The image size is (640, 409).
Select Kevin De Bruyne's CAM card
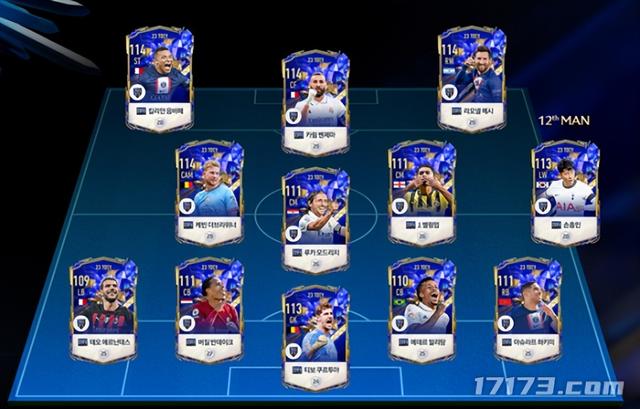pyautogui.click(x=210, y=190)
